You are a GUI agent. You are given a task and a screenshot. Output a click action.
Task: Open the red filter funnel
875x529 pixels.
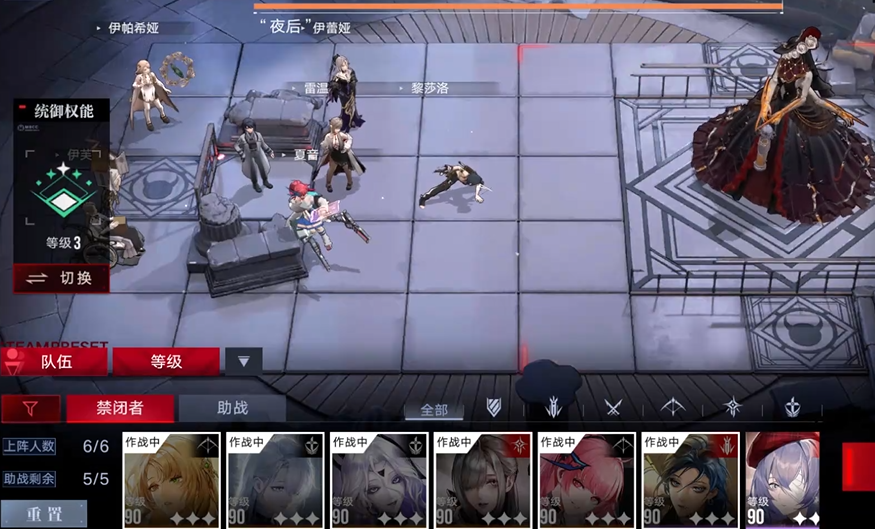(x=28, y=408)
